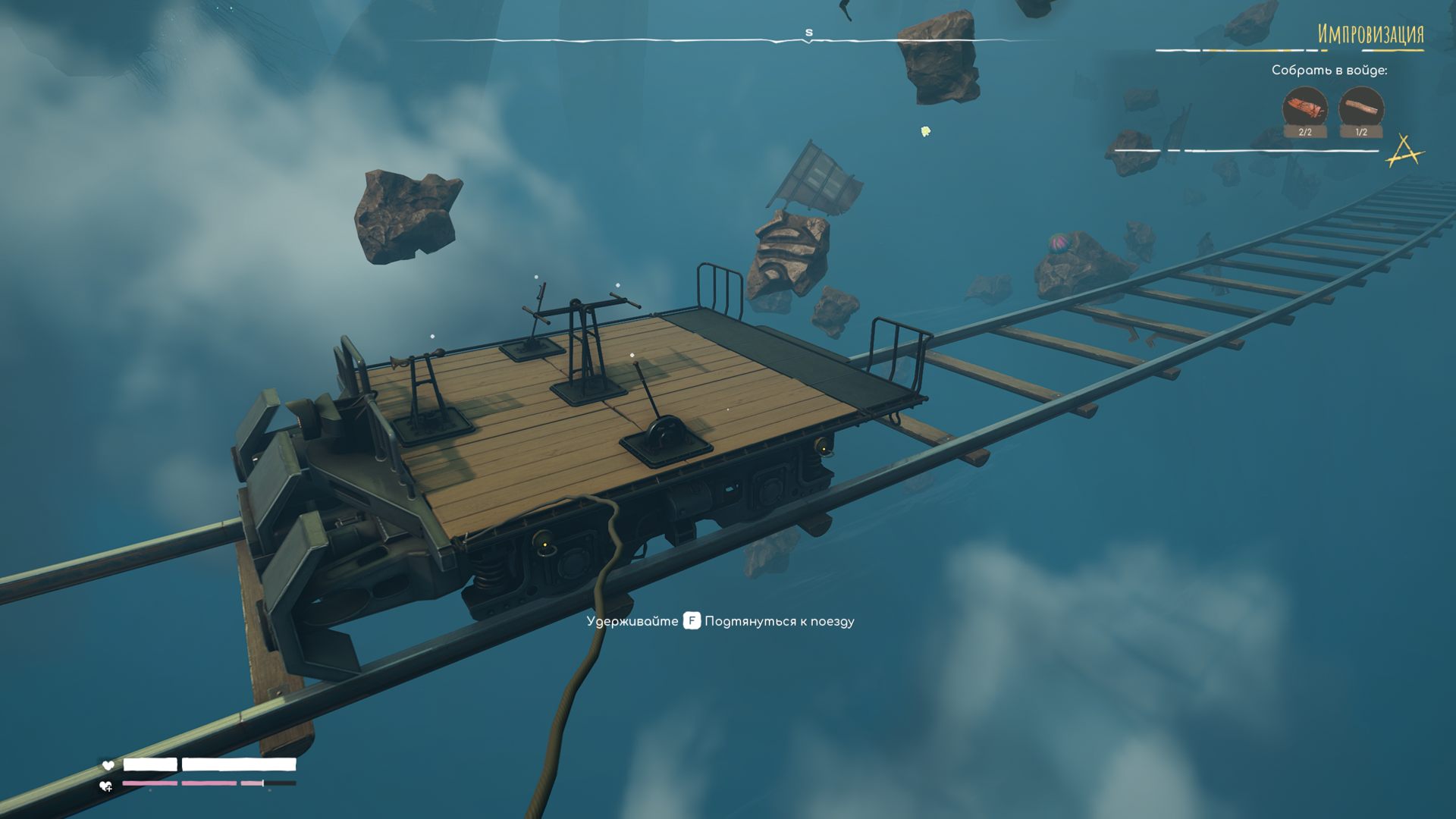Select the wooden stick objective icon showing 1/2
Viewport: 1456px width, 819px height.
click(x=1361, y=109)
